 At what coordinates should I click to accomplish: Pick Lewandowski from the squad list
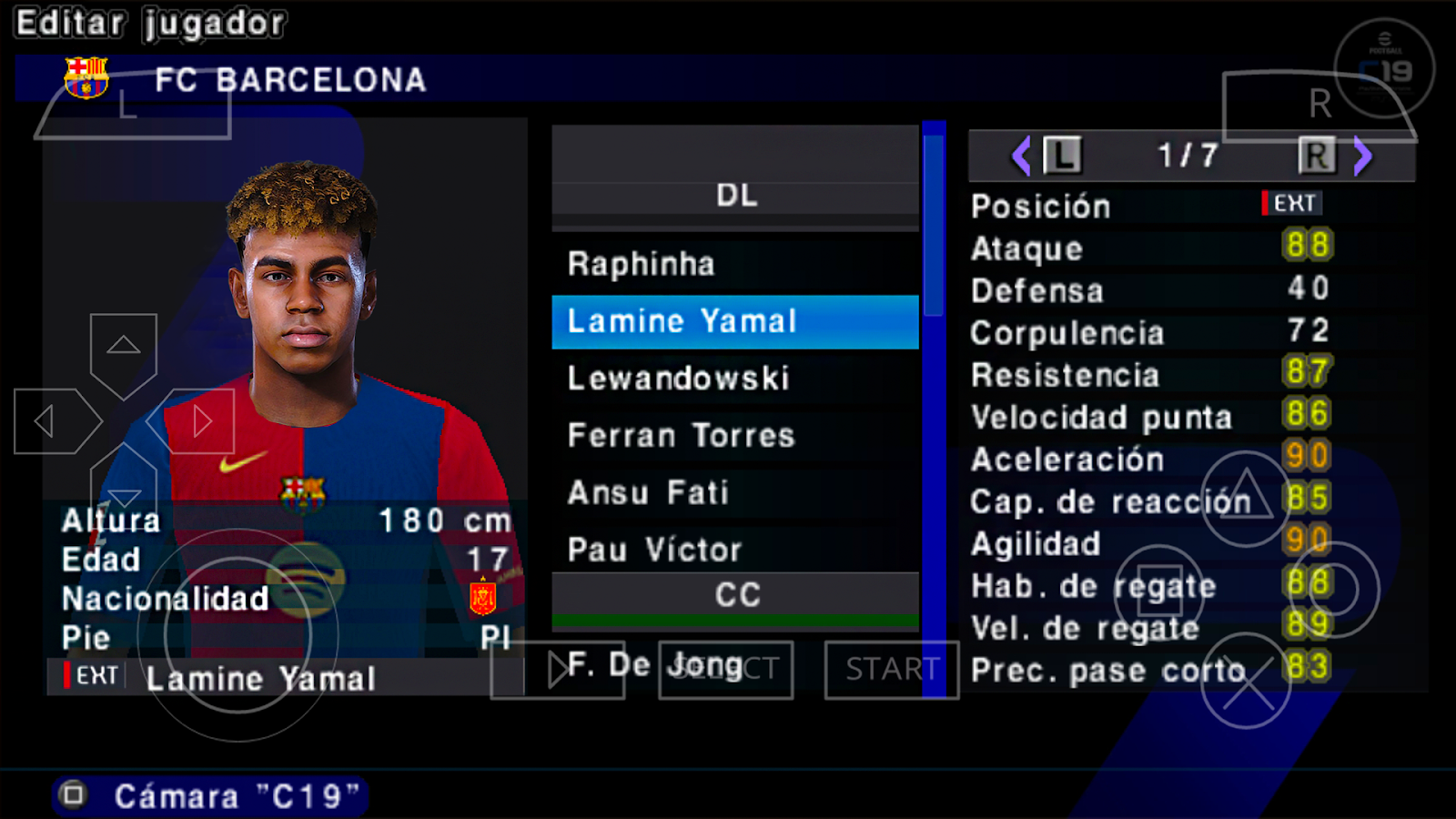click(x=733, y=379)
